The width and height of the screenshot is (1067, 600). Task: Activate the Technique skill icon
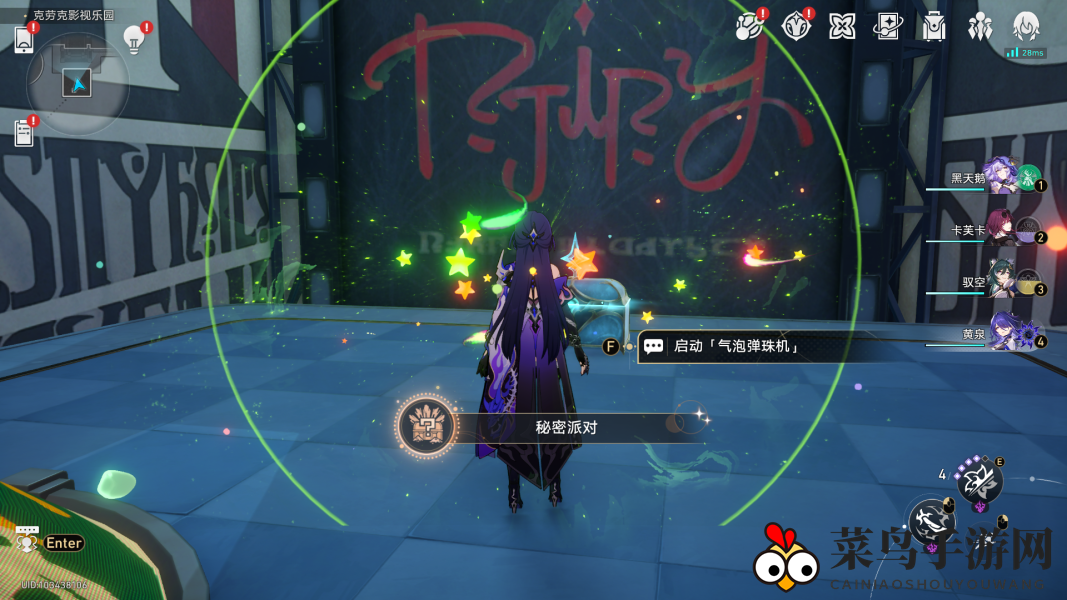coord(978,481)
